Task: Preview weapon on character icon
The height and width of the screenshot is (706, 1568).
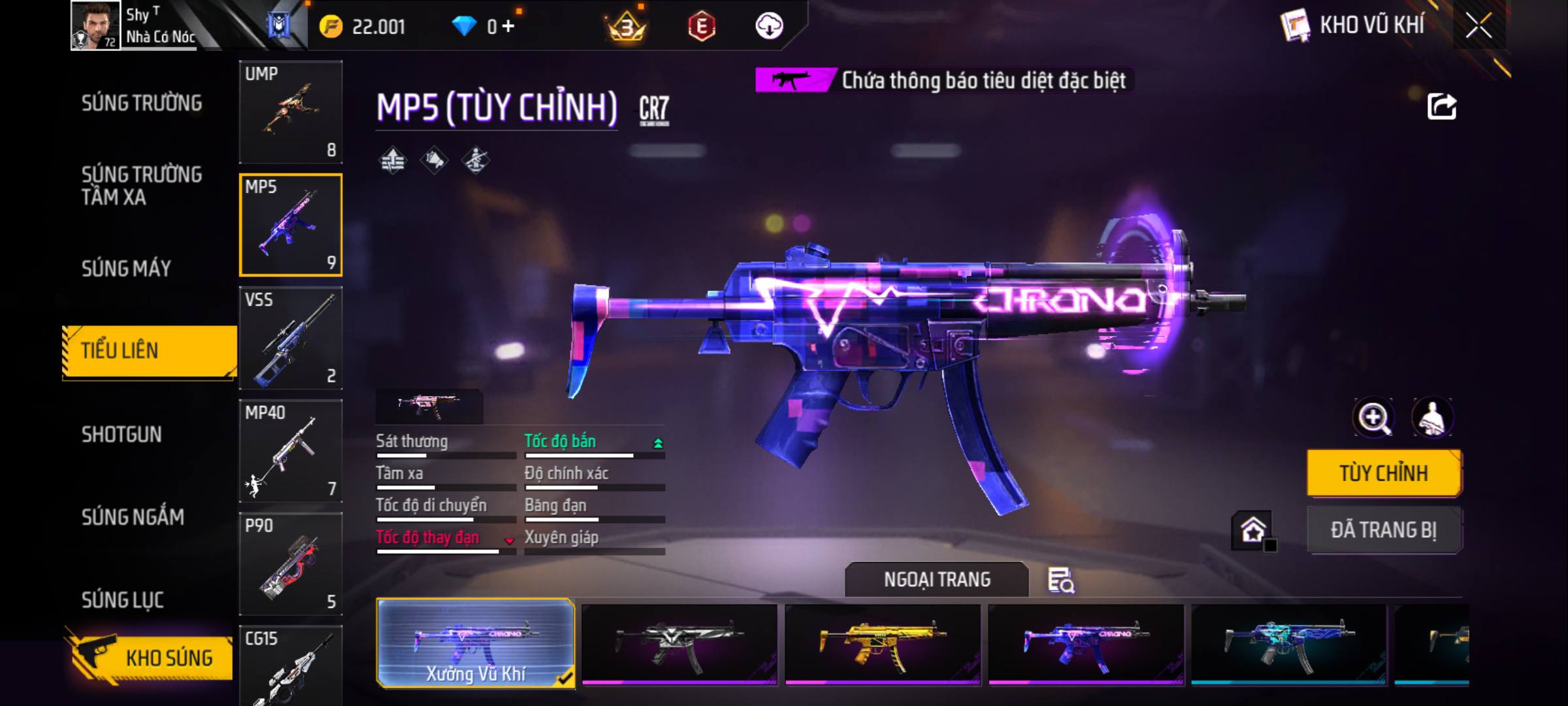Action: pos(1432,418)
